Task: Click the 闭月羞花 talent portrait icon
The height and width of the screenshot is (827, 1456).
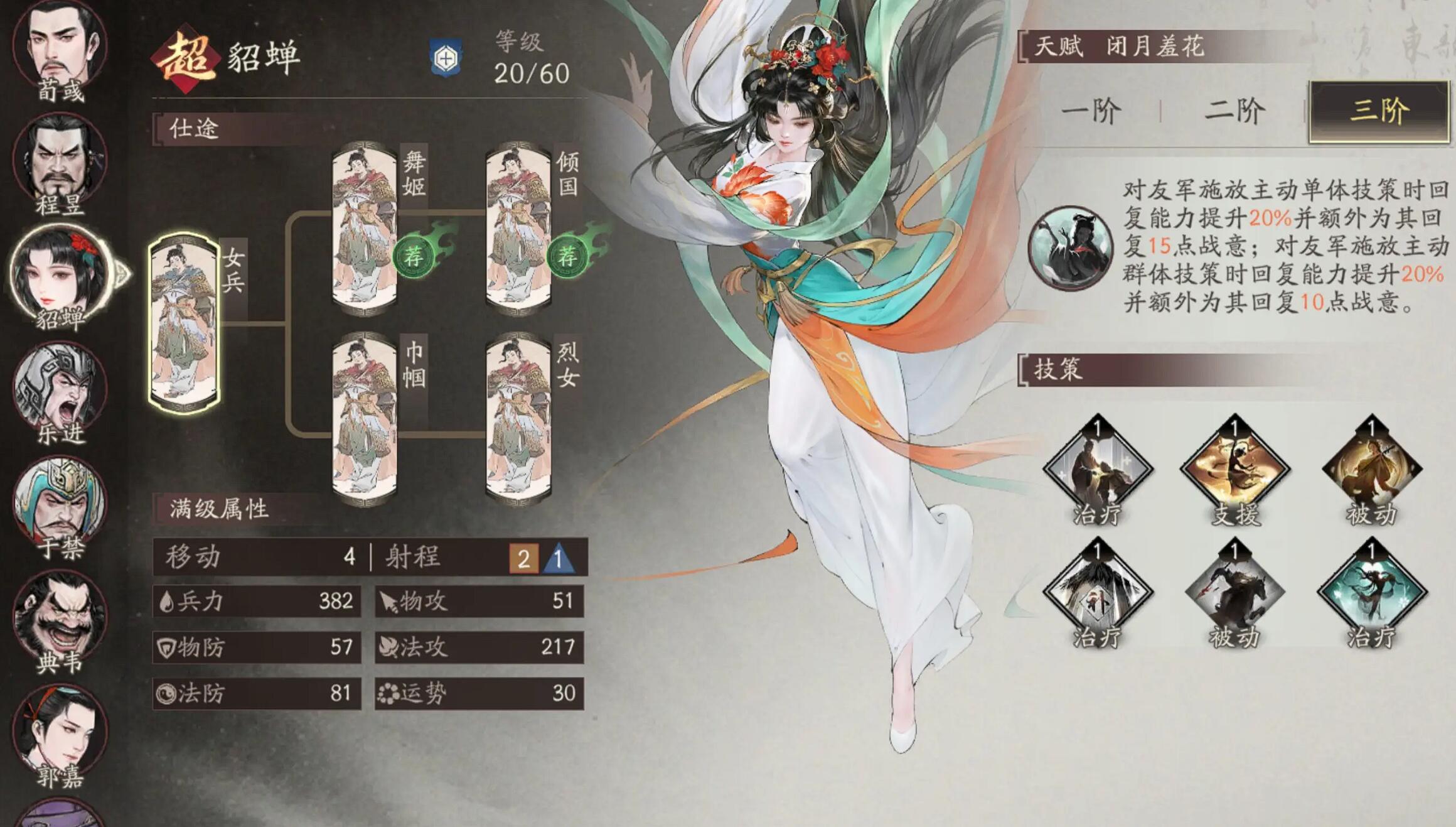Action: [1071, 248]
